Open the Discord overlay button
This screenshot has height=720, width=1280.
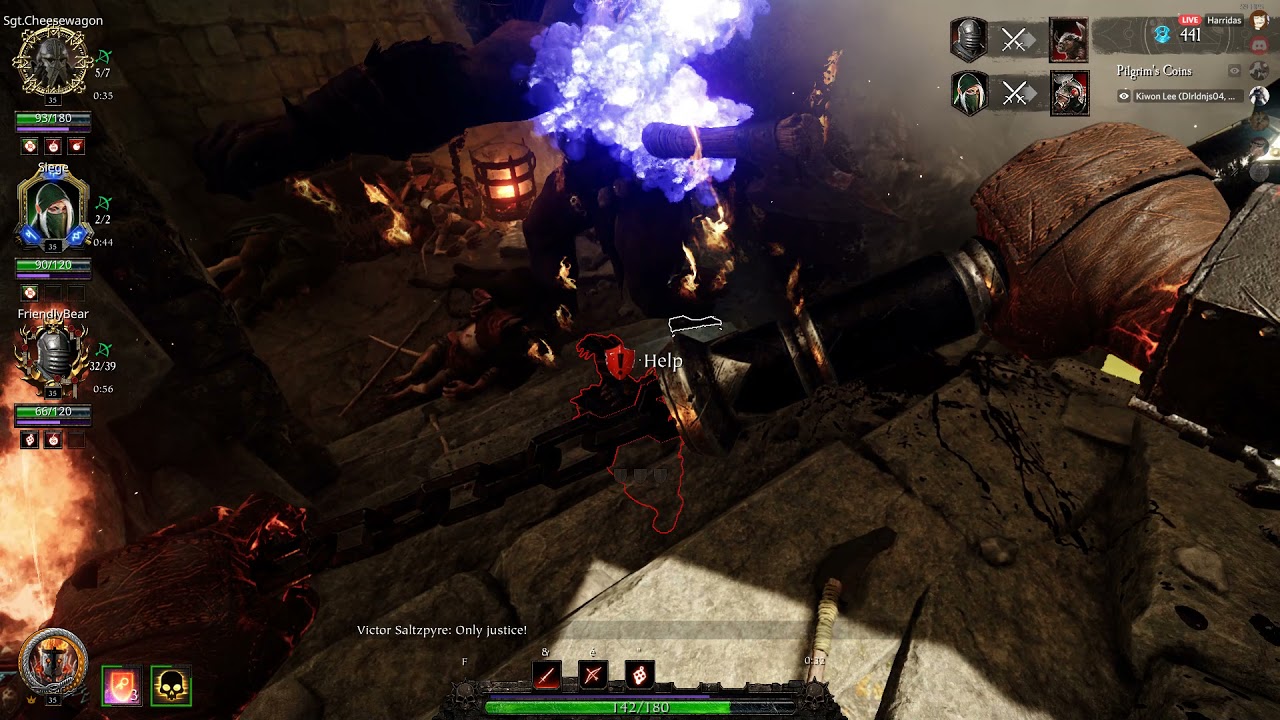pos(1259,45)
